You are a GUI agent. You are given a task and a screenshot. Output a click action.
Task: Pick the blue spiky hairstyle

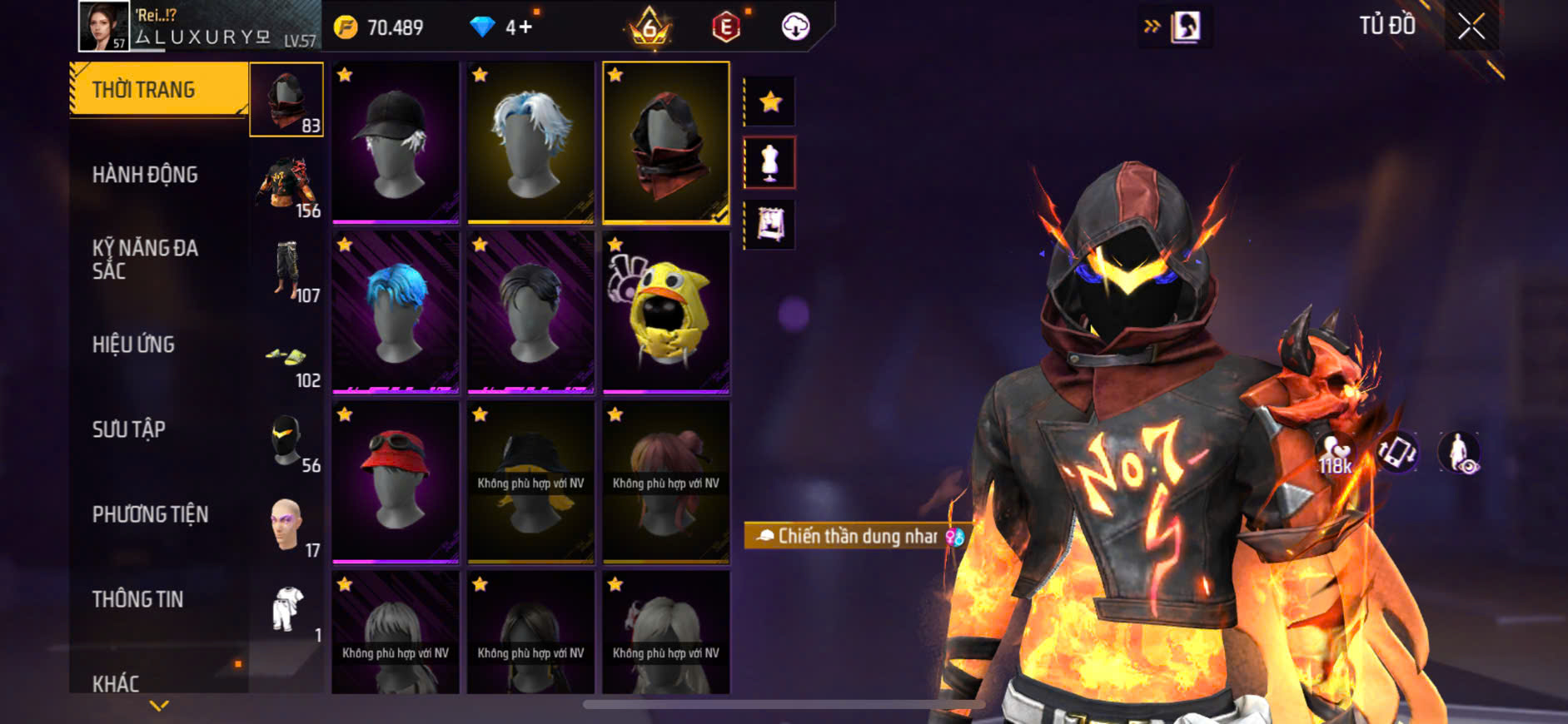(396, 312)
